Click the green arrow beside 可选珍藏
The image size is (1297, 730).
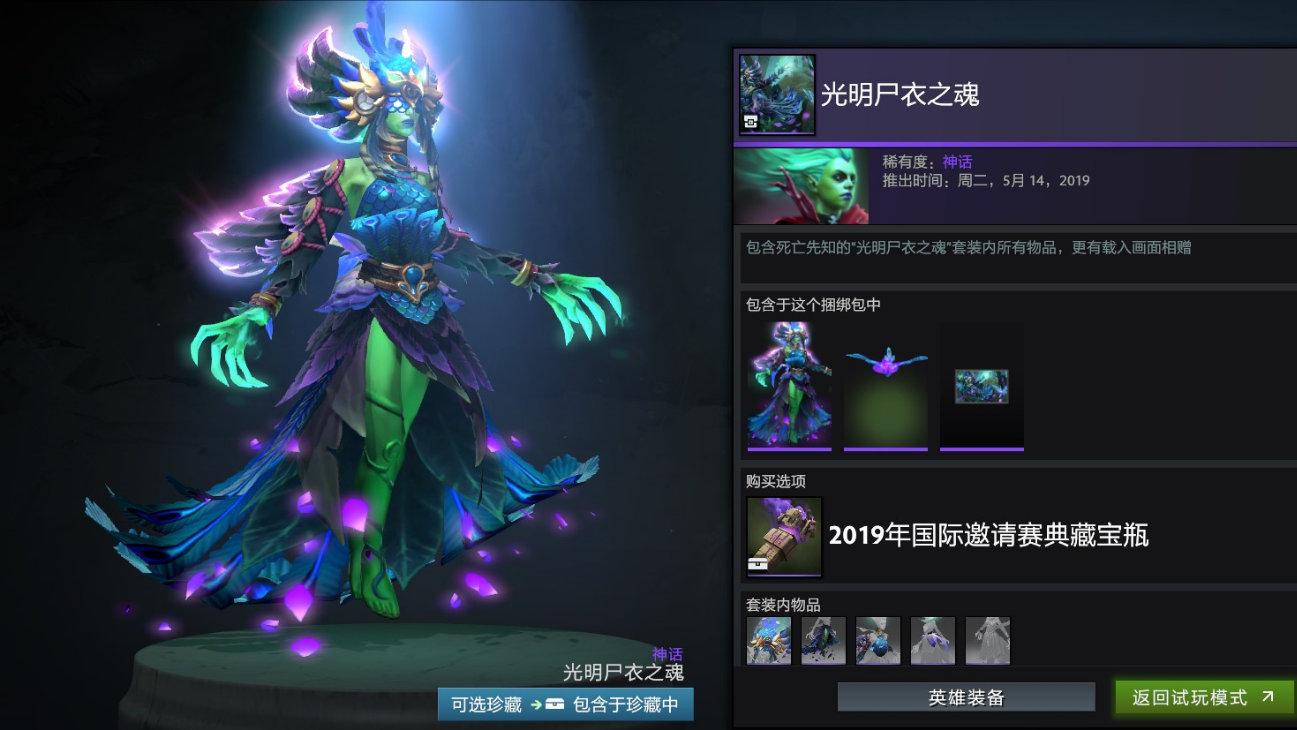click(x=535, y=703)
